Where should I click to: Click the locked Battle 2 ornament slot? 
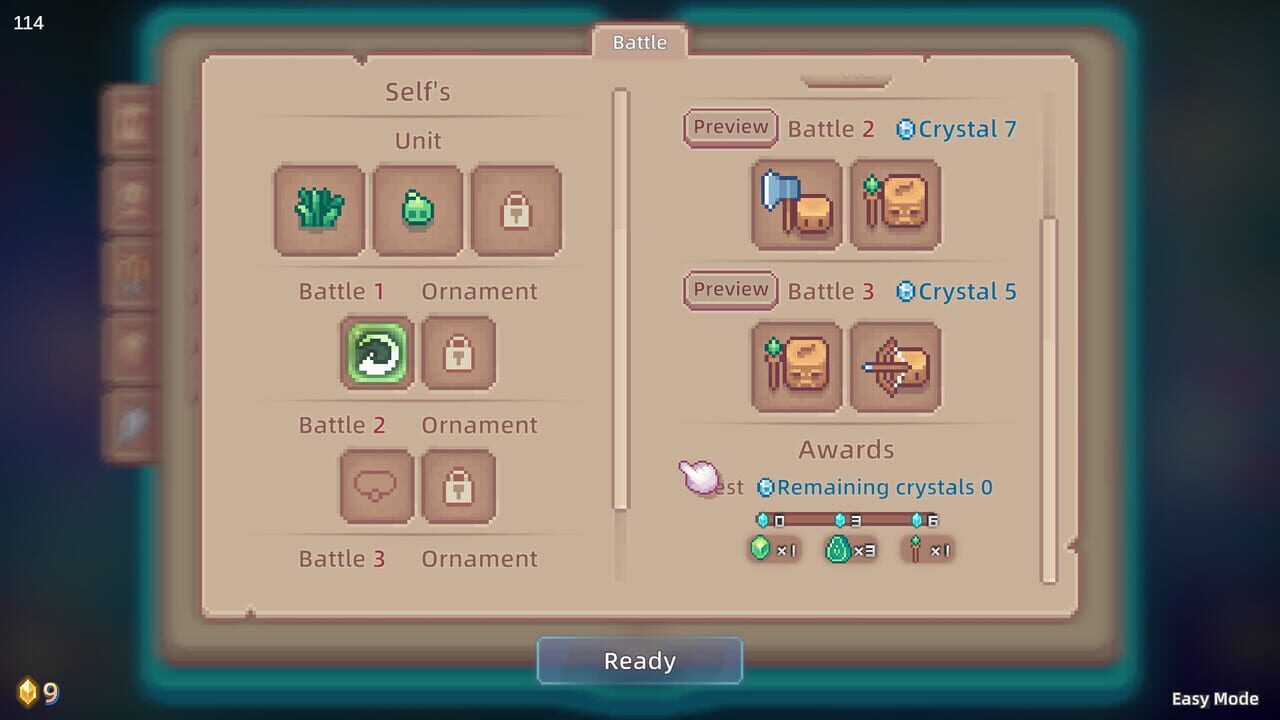459,487
